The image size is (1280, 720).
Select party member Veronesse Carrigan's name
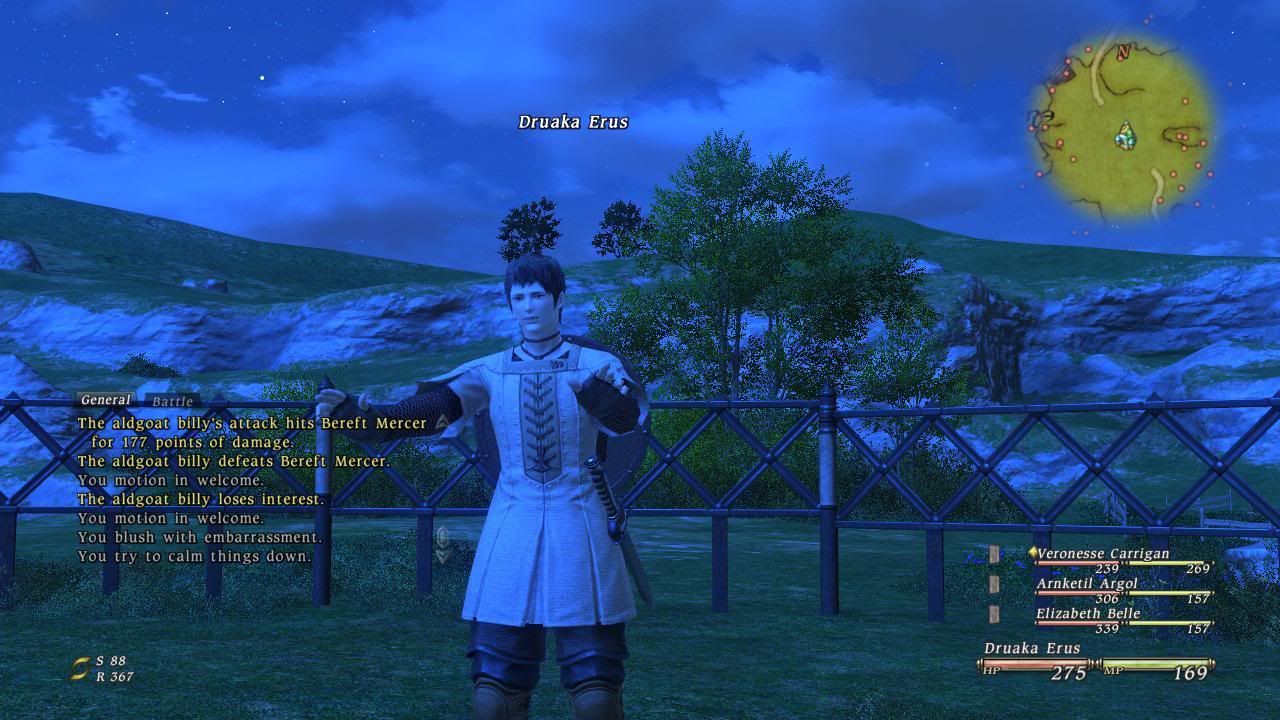(1103, 553)
